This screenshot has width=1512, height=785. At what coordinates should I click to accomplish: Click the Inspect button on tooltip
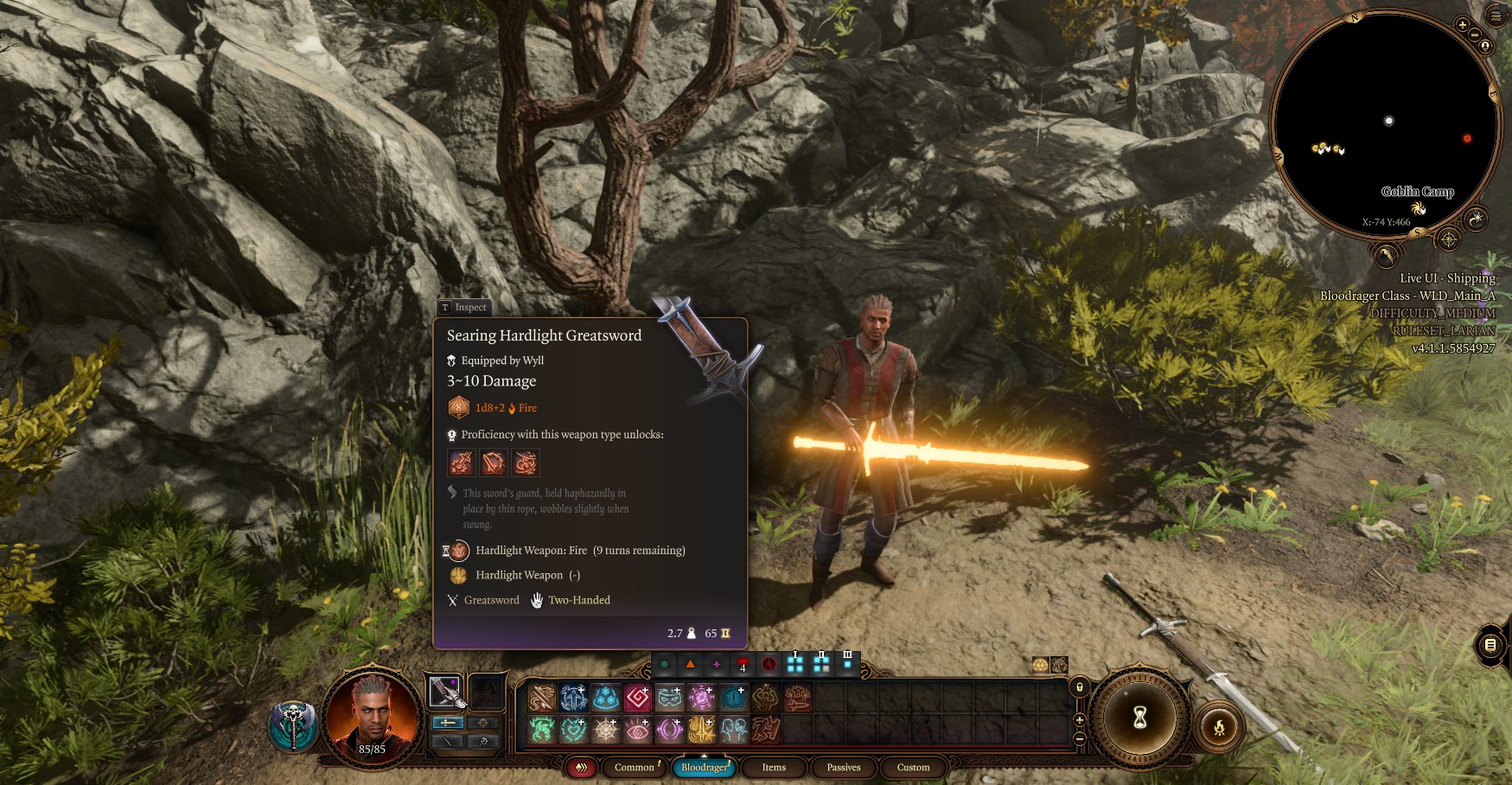(x=464, y=307)
